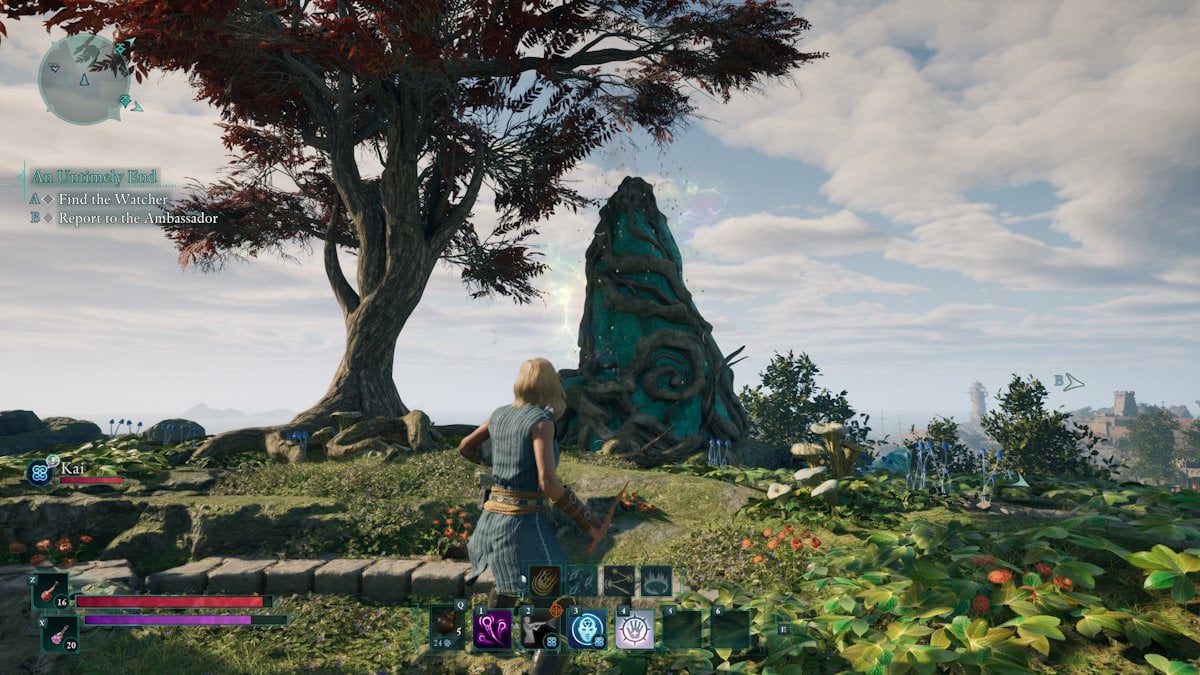
Task: Use the red health potion slot
Action: 50,591
